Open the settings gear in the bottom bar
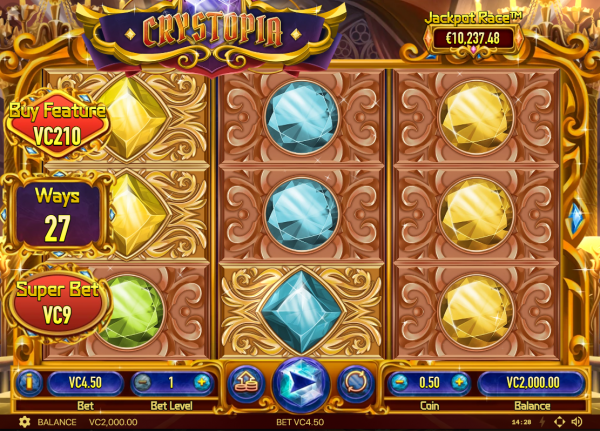The width and height of the screenshot is (600, 431). point(24,422)
